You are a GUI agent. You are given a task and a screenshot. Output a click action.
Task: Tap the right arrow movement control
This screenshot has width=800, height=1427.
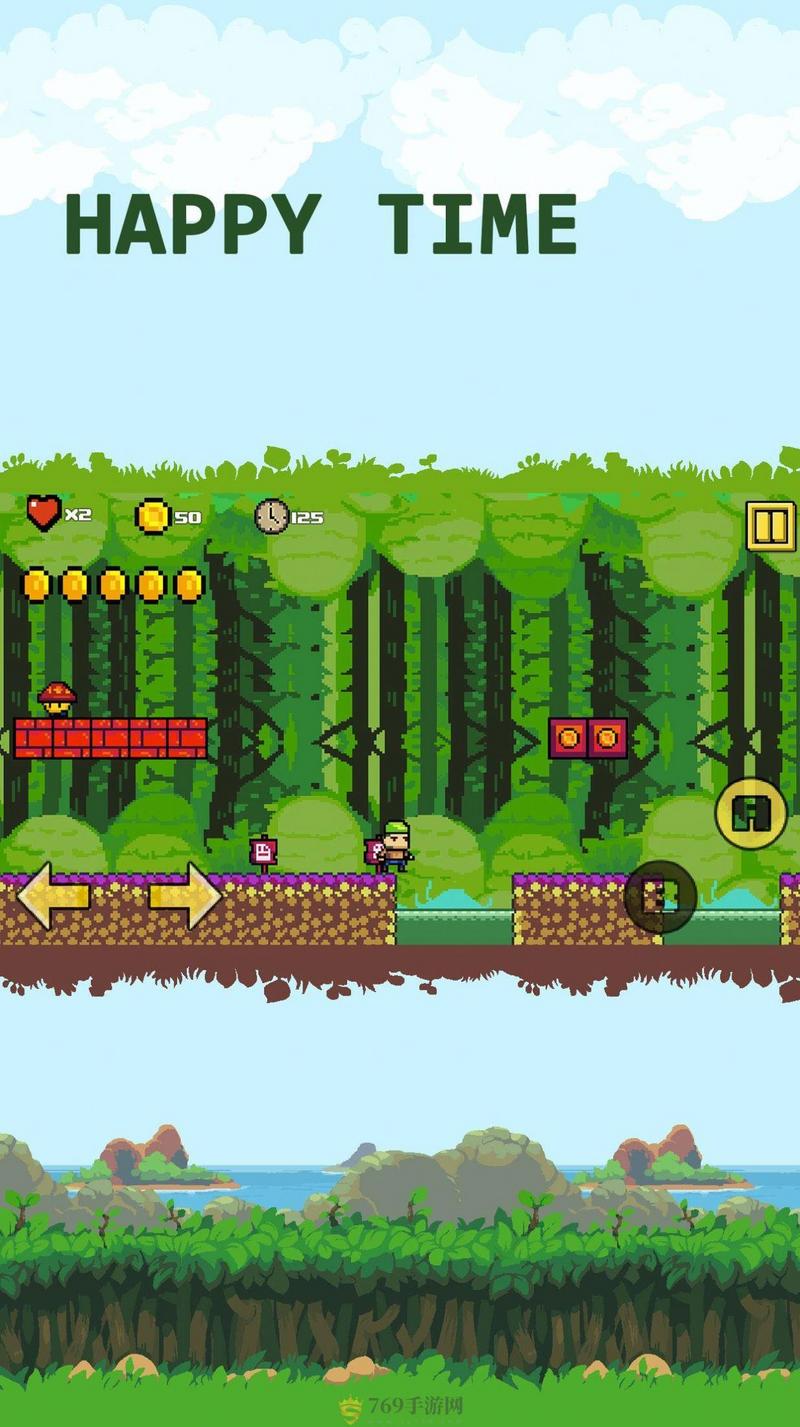click(x=186, y=895)
